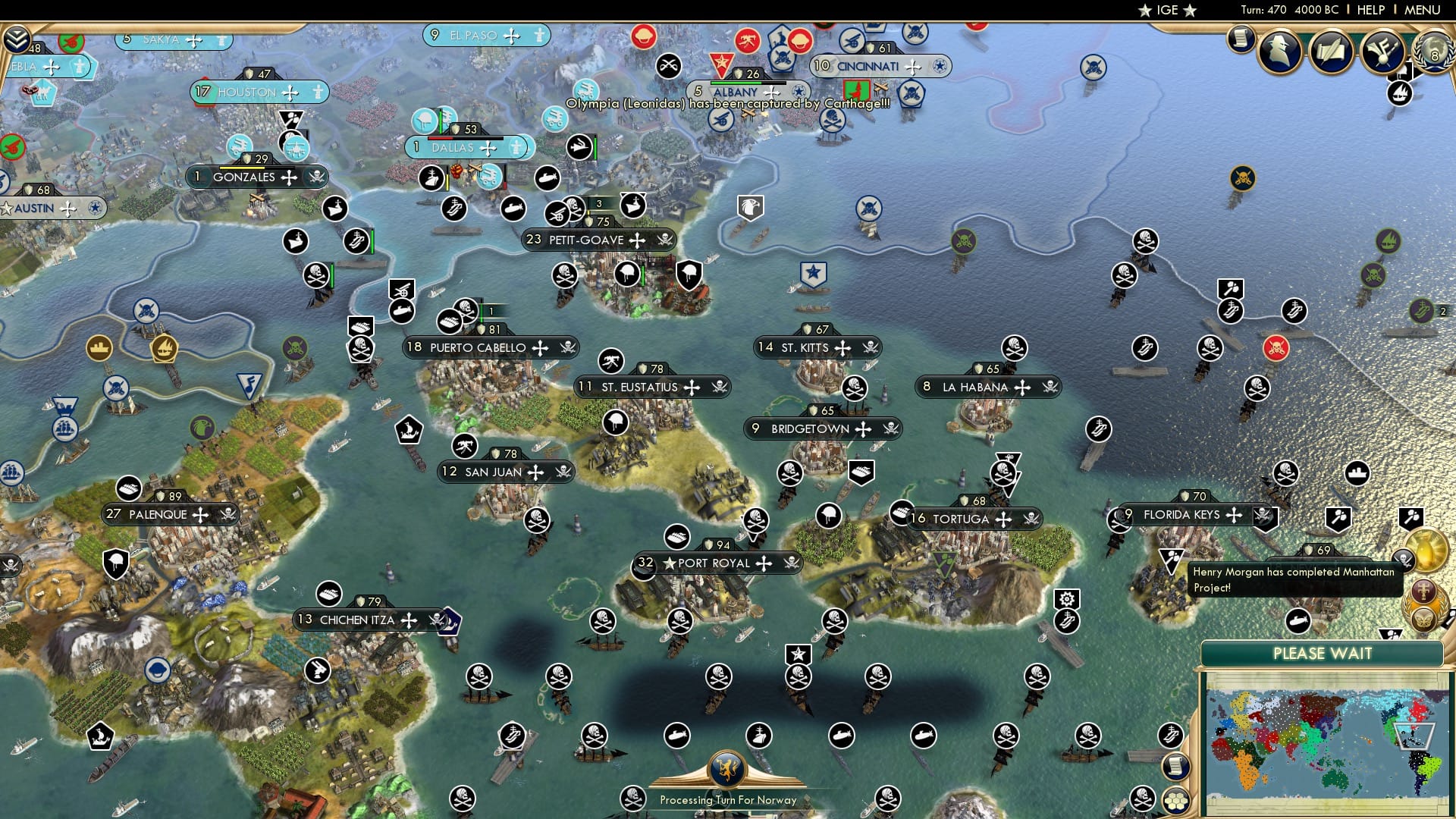Click the butterfly notification icon on the right edge
1456x819 pixels.
coord(1424,620)
